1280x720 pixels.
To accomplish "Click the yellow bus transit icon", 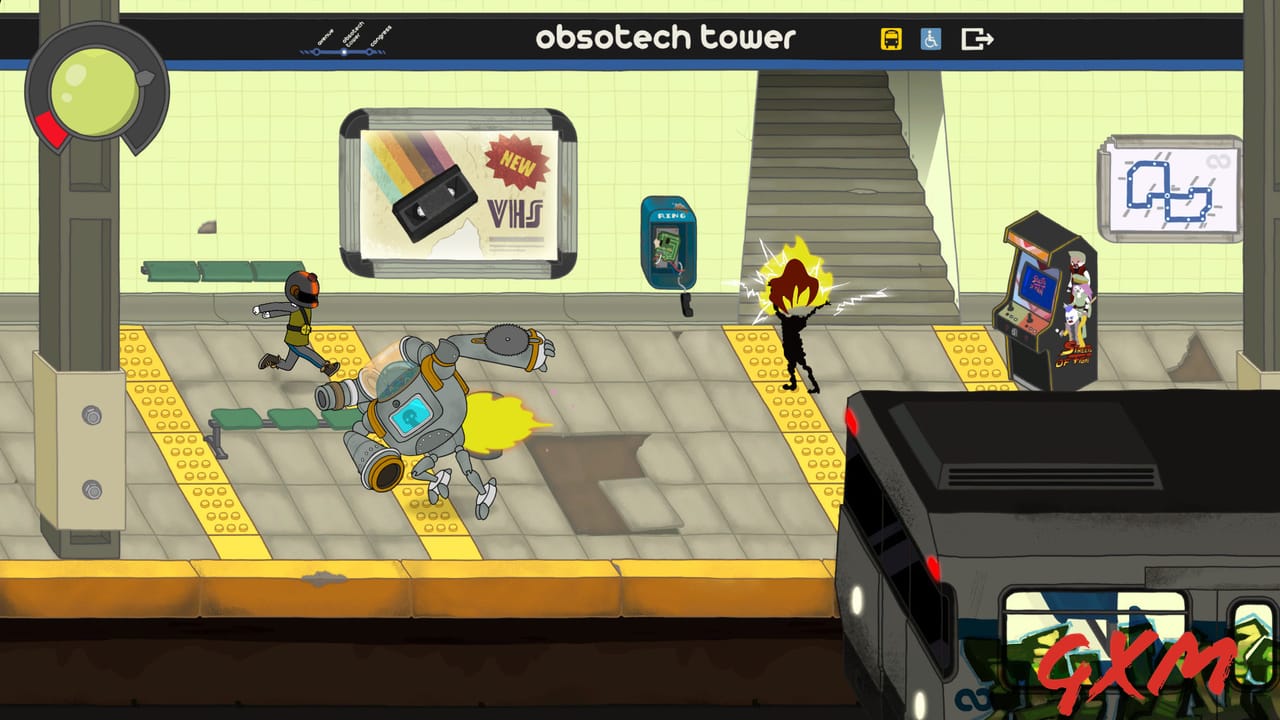I will (891, 39).
